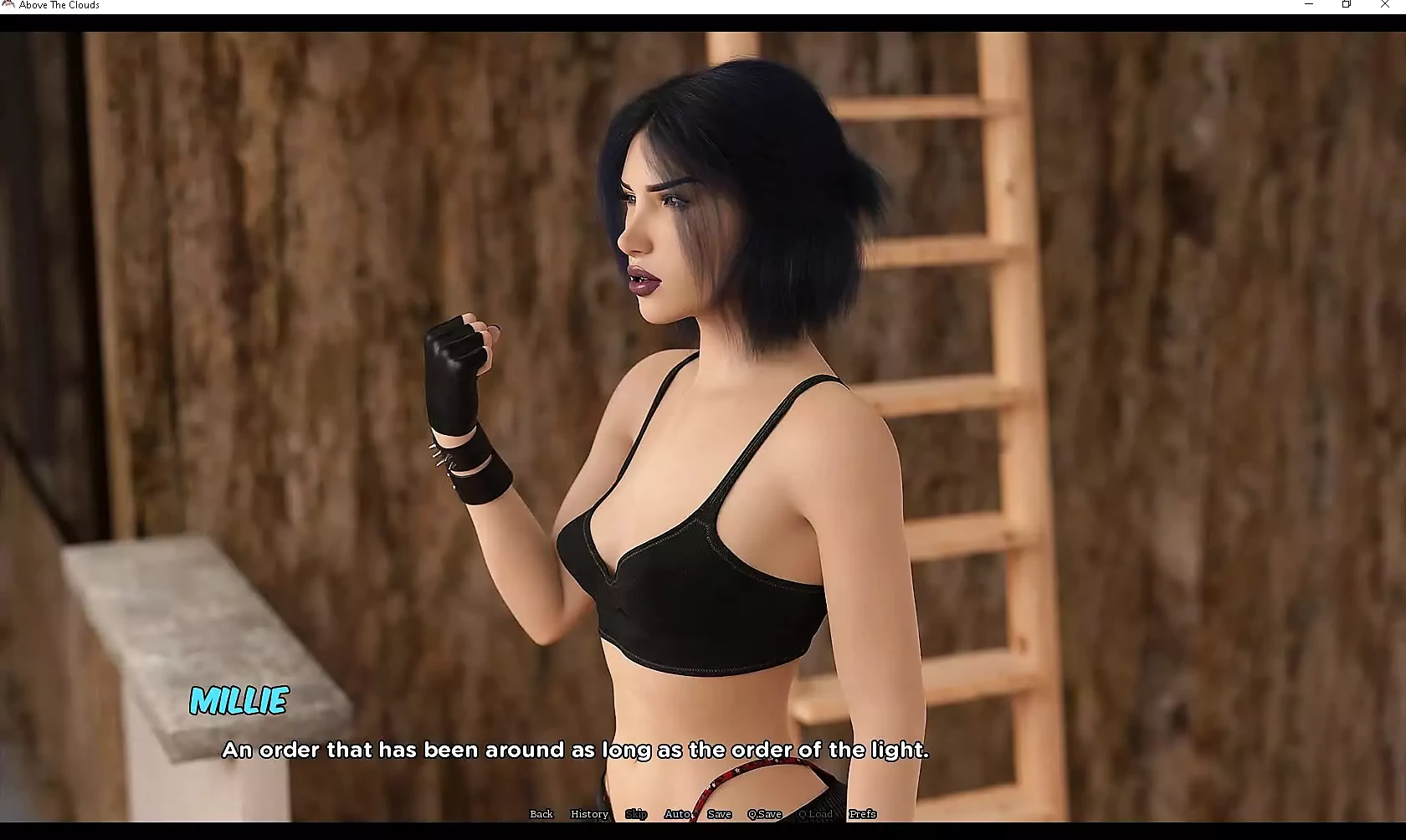1406x840 pixels.
Task: Enable Auto advance
Action: [677, 814]
